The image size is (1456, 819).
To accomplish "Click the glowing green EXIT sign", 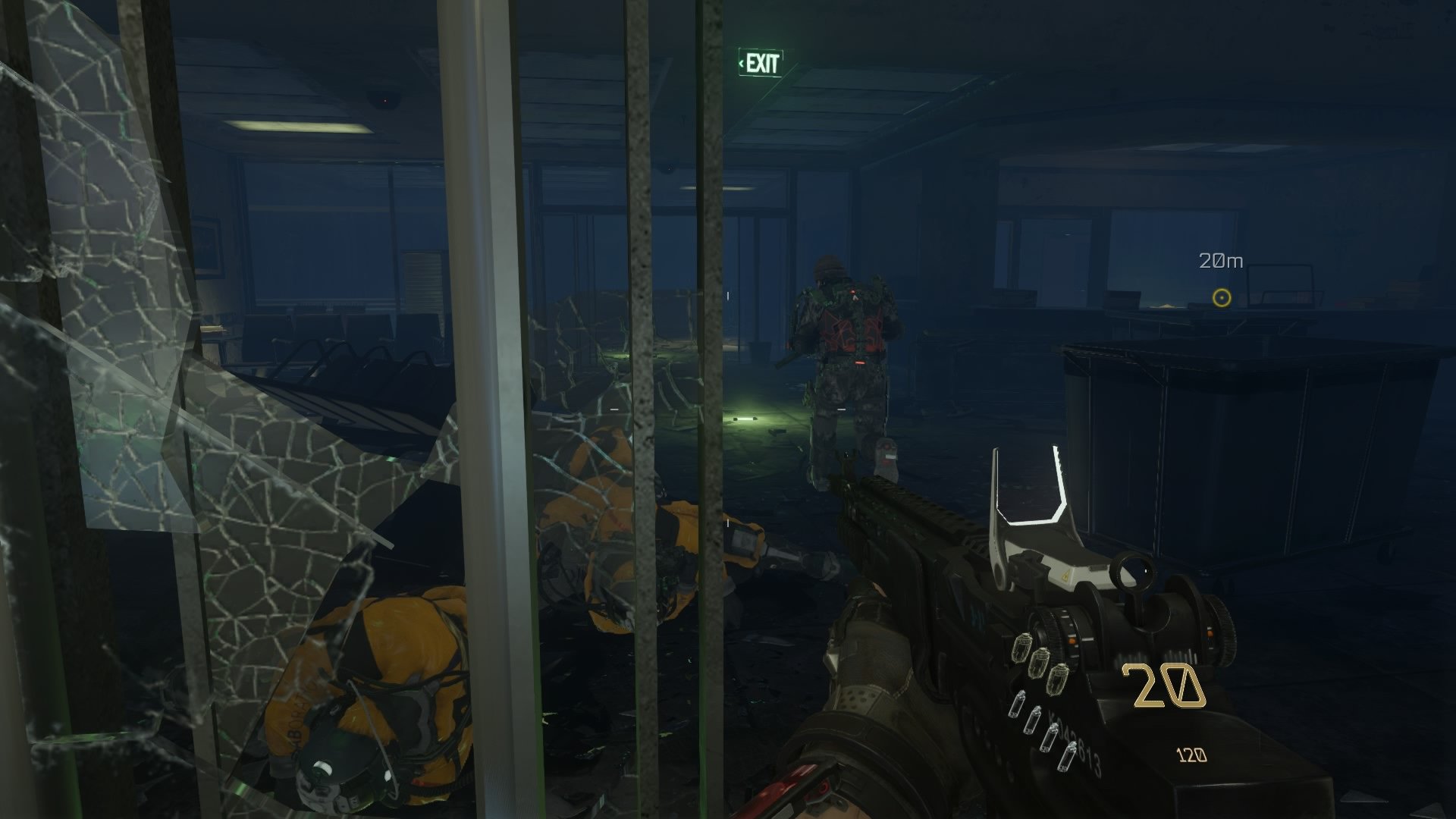I will pyautogui.click(x=761, y=64).
